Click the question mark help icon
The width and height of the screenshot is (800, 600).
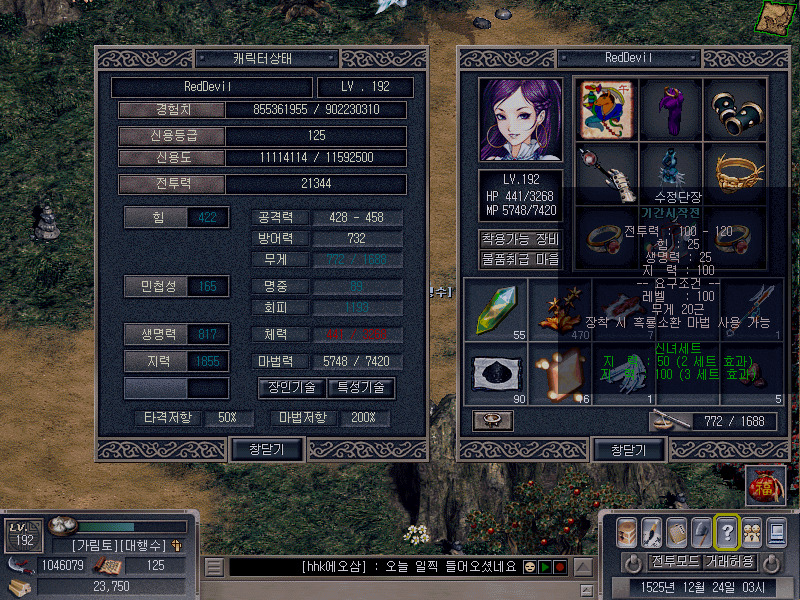tap(727, 533)
